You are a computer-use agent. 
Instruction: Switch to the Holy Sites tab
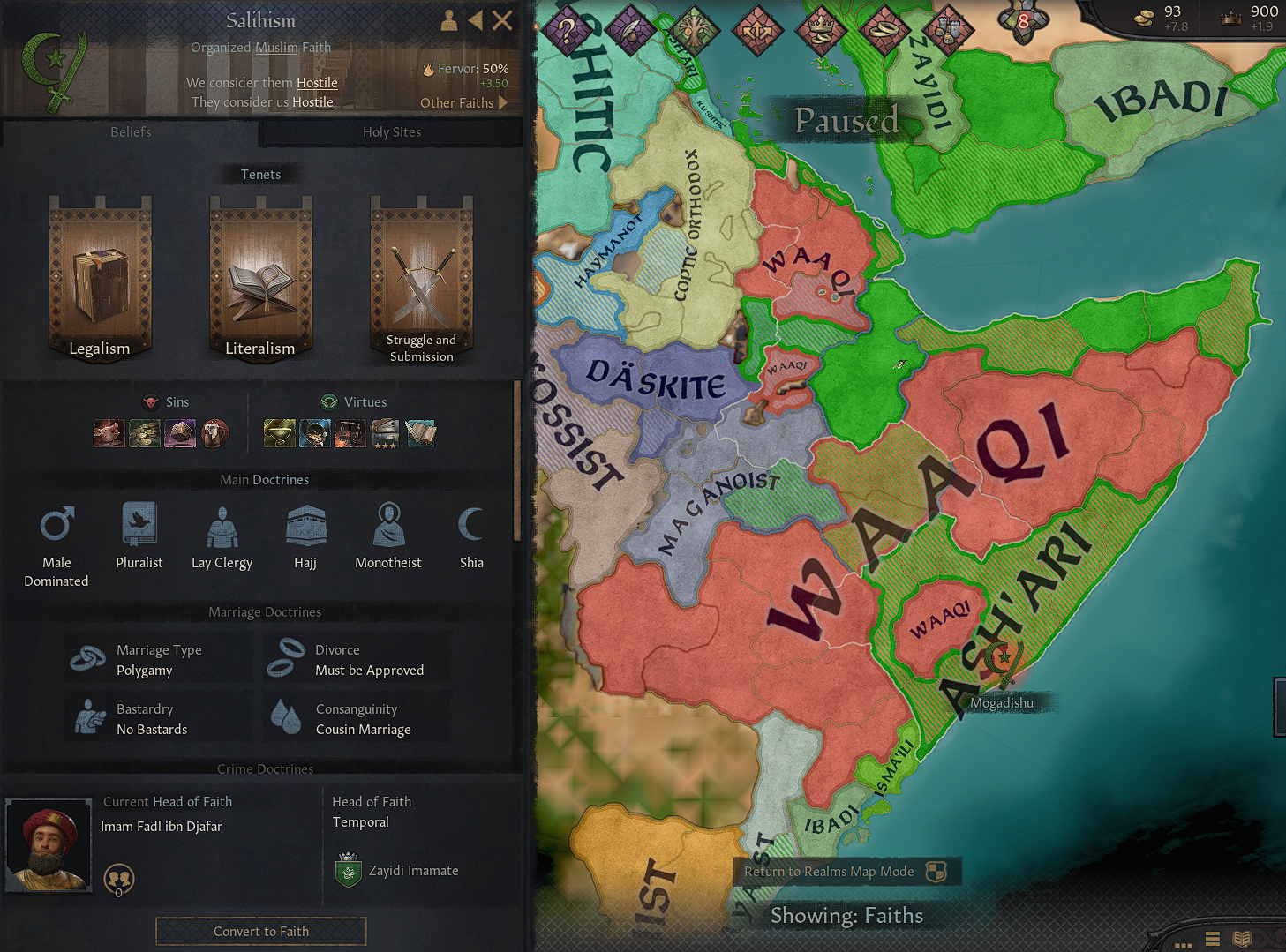[x=391, y=132]
